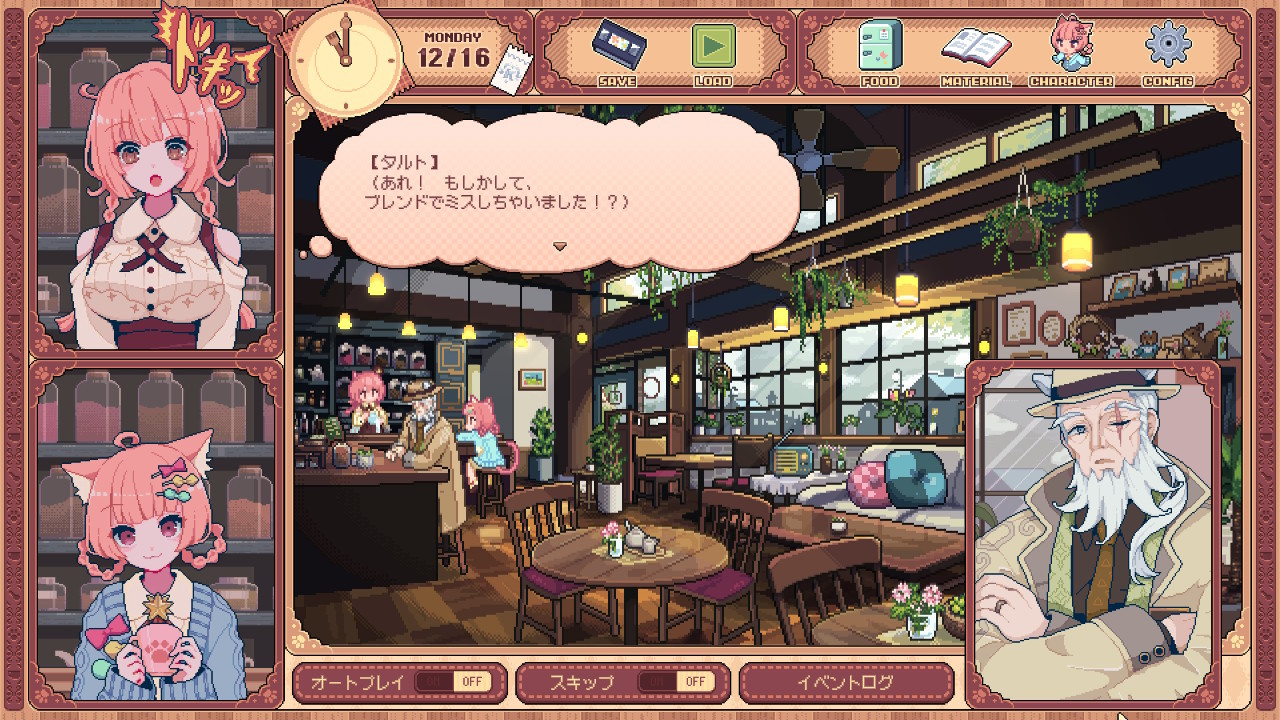The image size is (1280, 720).
Task: Advance the dialogue via the bubble arrow
Action: (x=560, y=246)
